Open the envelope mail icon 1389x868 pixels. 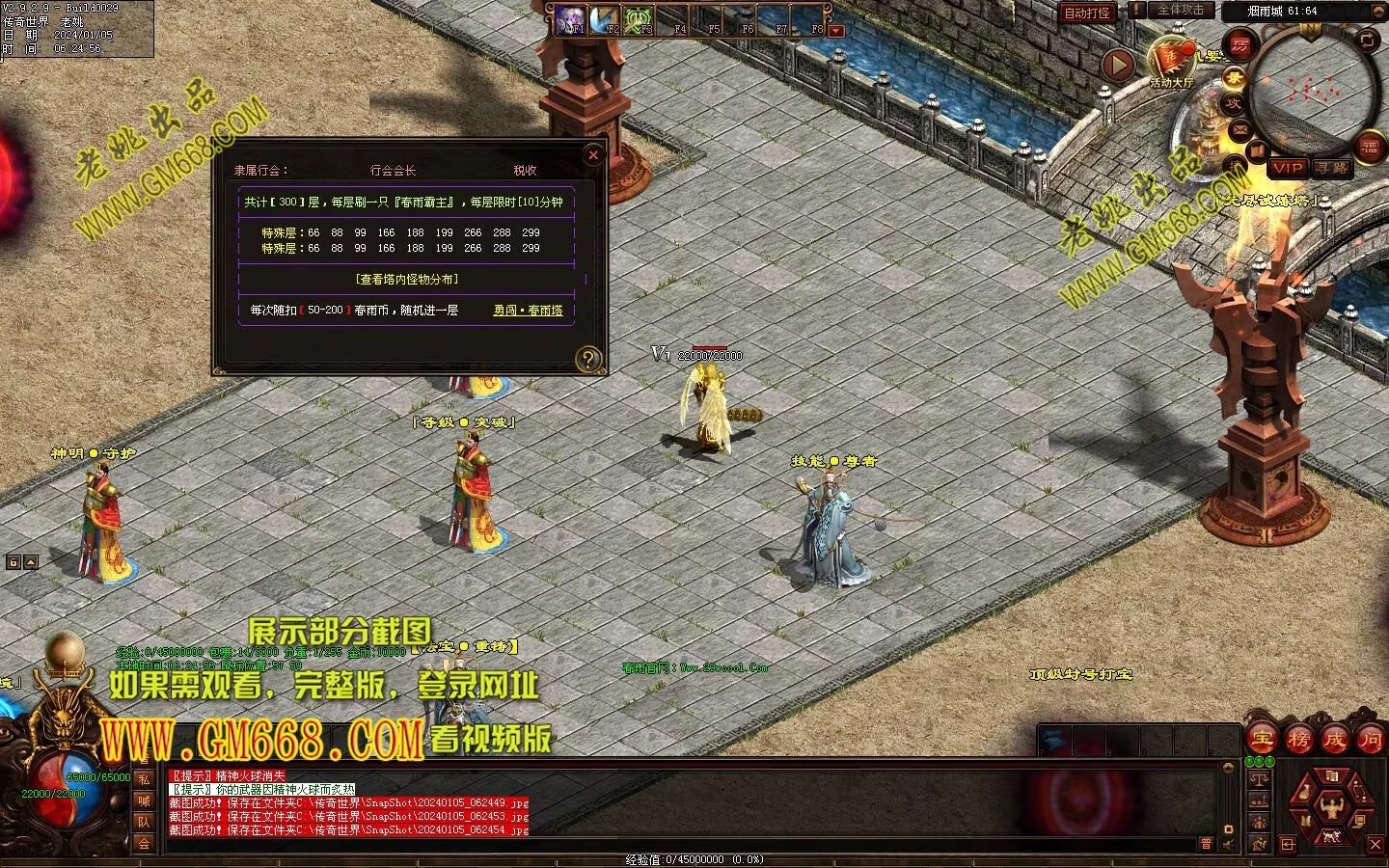tap(1240, 128)
